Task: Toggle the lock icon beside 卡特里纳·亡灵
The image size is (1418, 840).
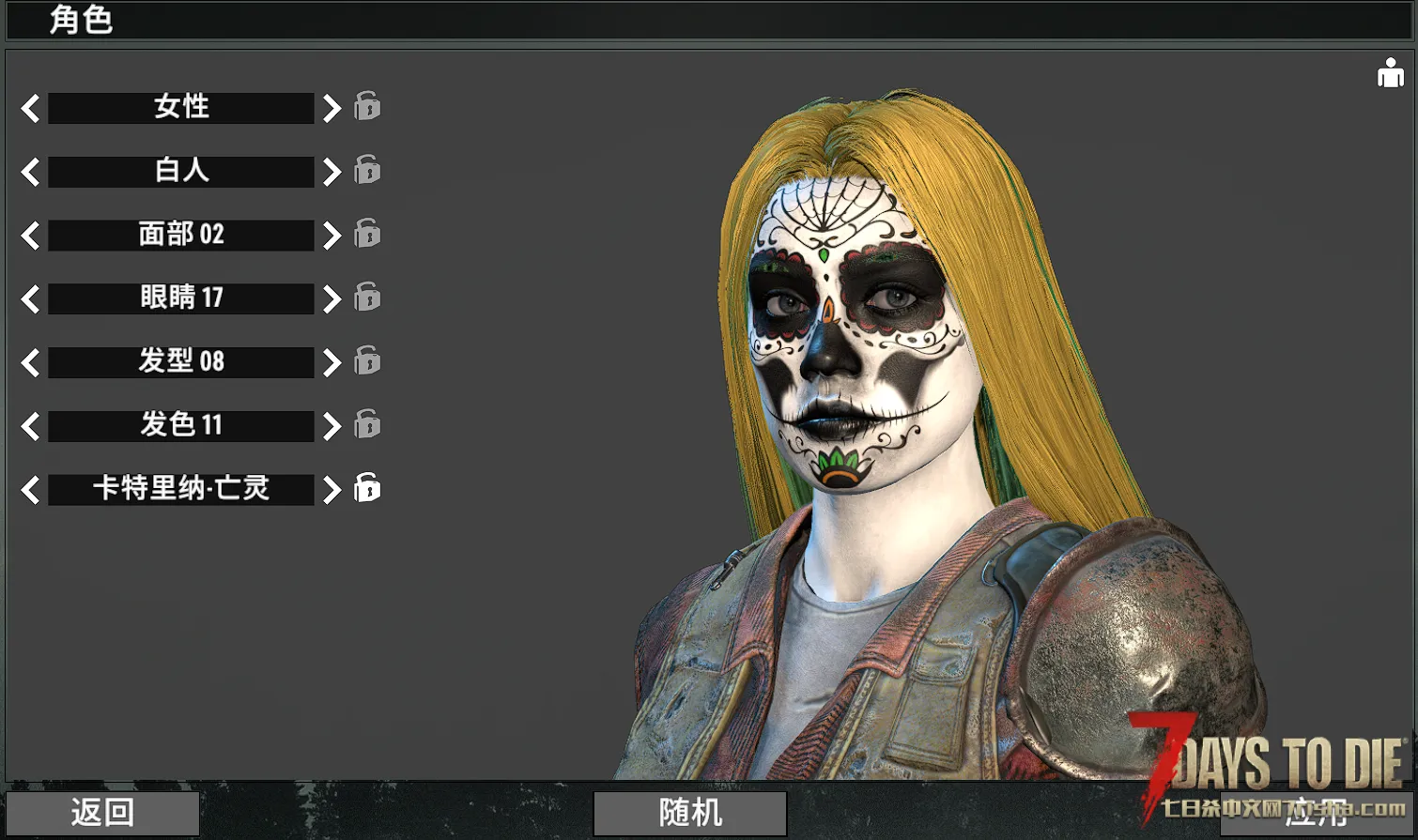Action: tap(367, 488)
